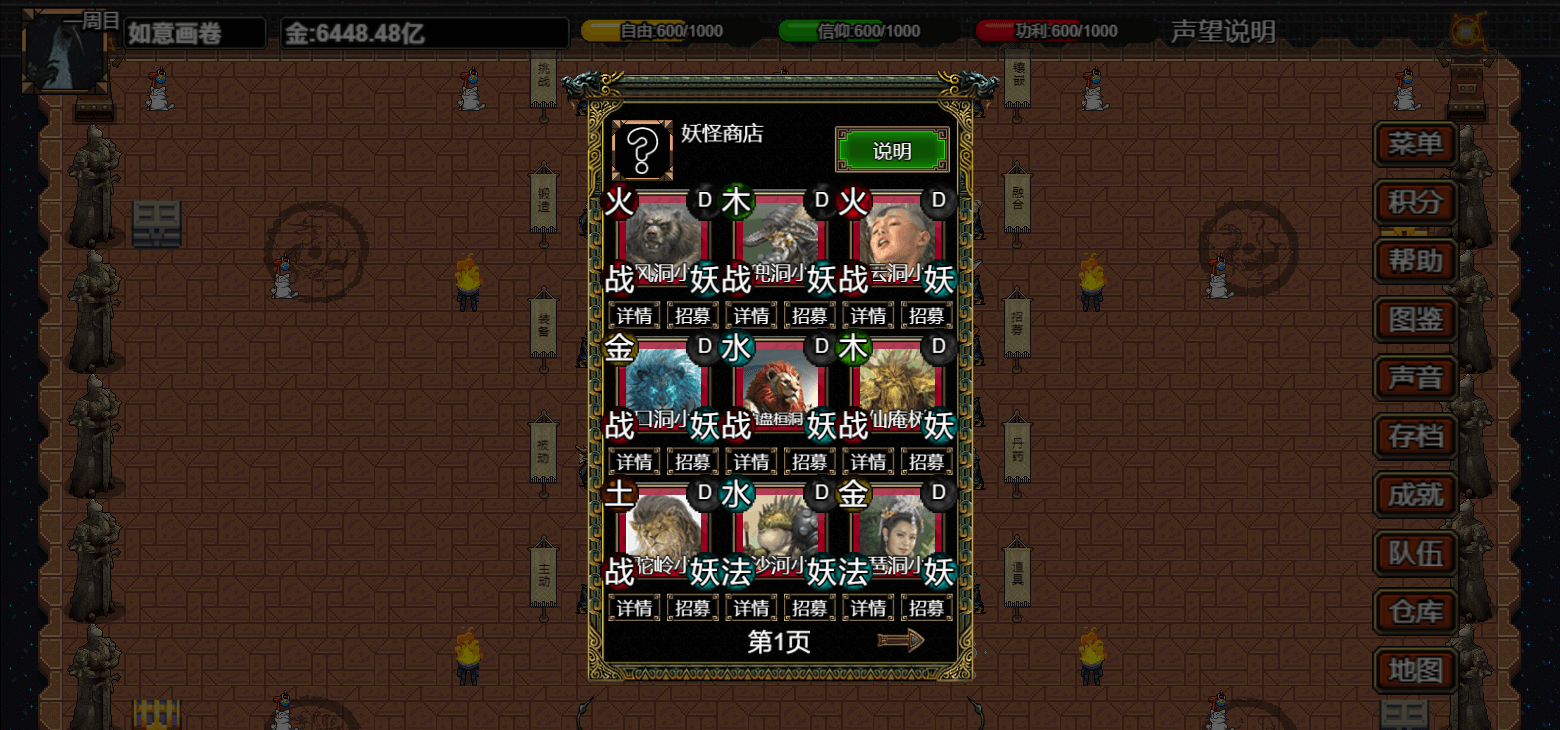
Task: View 详情 for the blue lion monster
Action: (634, 462)
